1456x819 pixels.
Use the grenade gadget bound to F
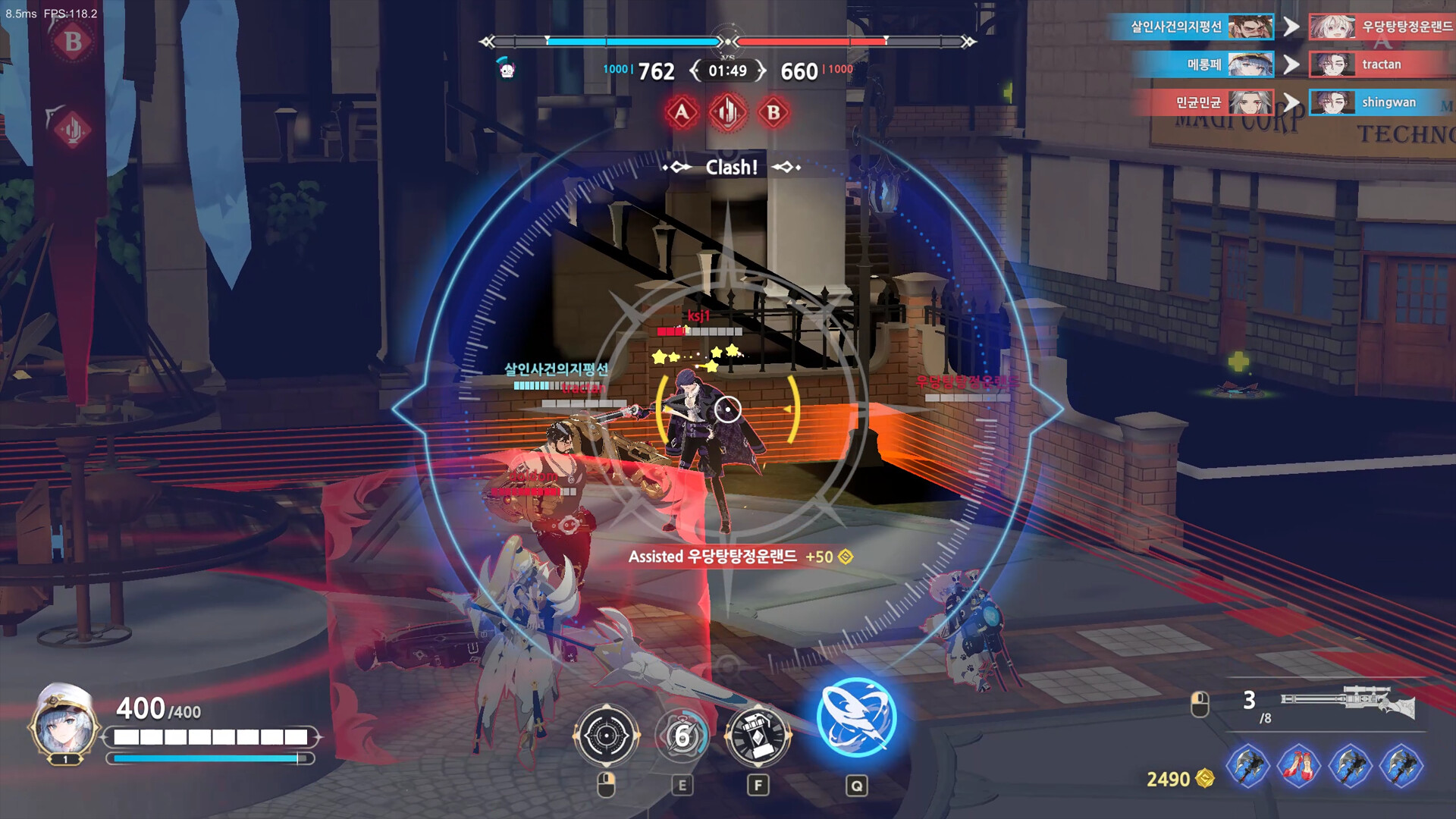758,735
